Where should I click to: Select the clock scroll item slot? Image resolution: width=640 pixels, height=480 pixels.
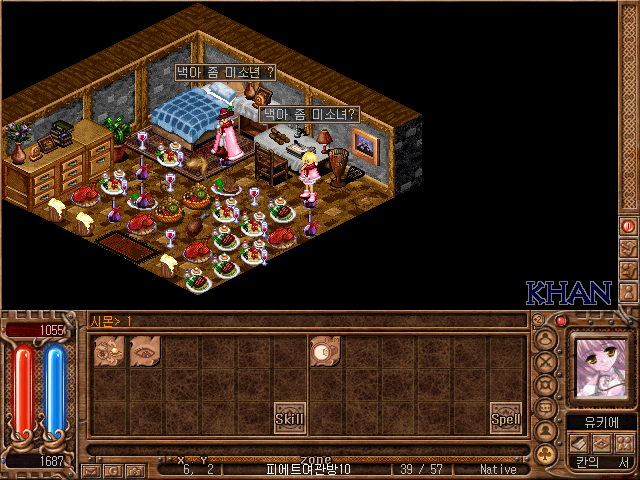click(325, 351)
